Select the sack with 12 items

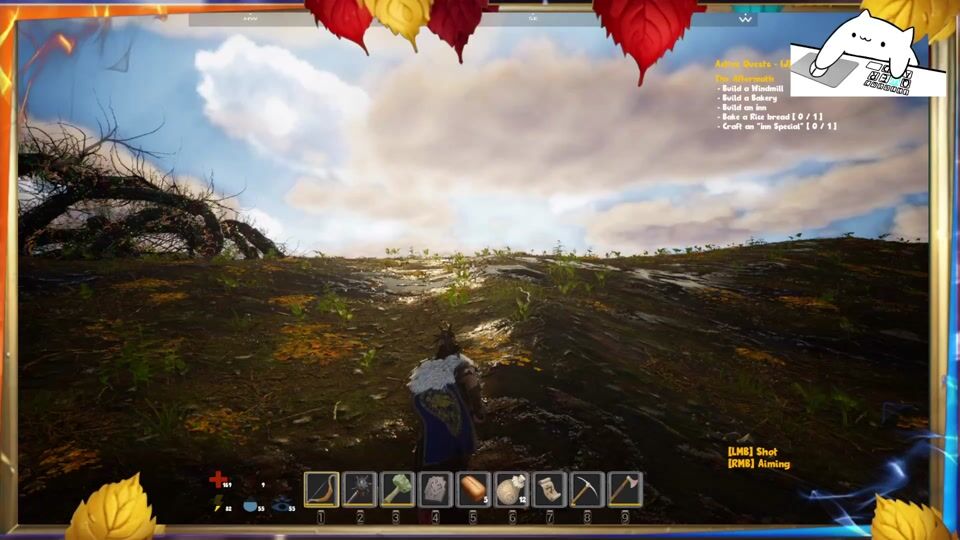[511, 489]
